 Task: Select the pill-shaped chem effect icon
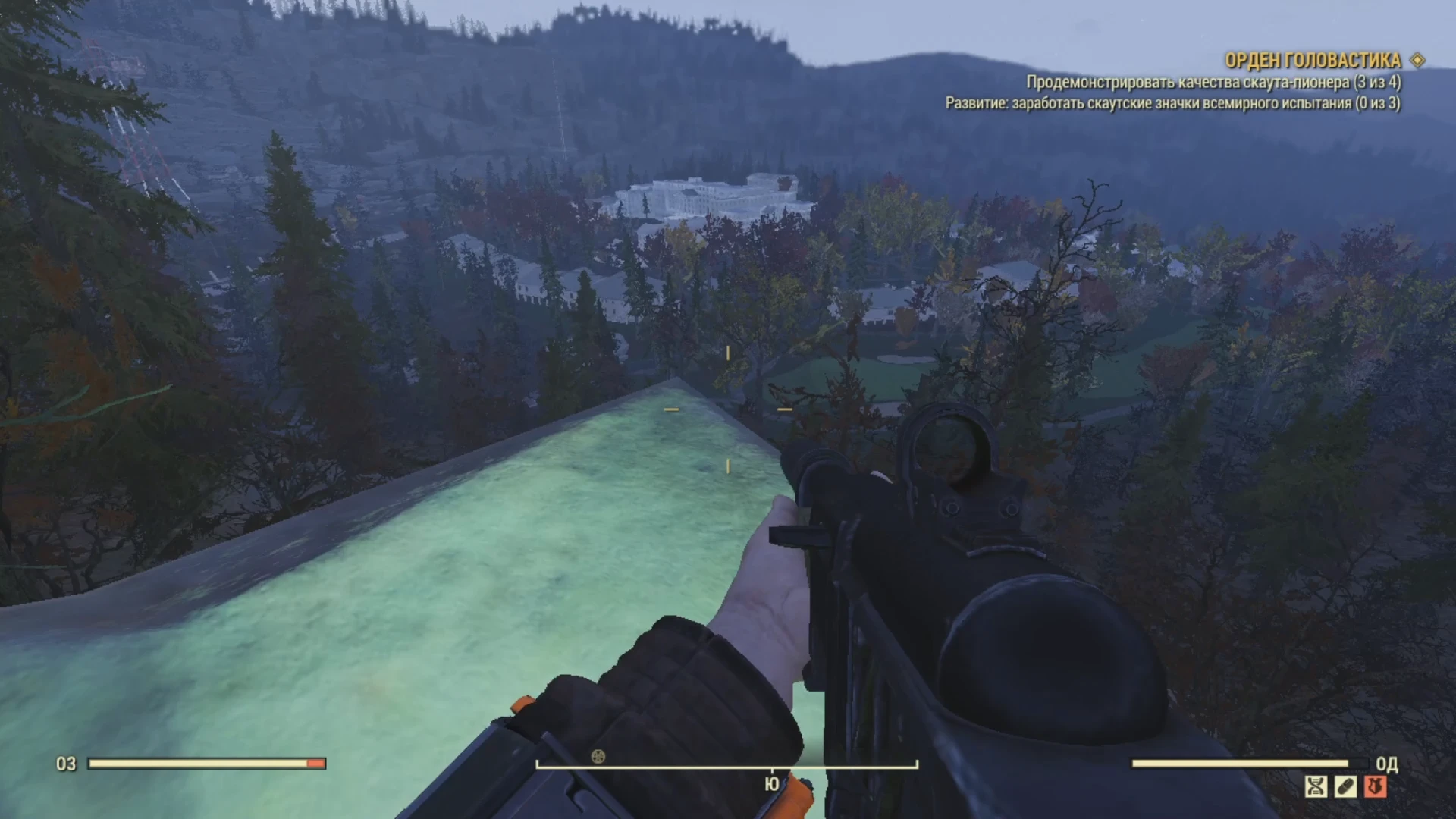click(1346, 786)
